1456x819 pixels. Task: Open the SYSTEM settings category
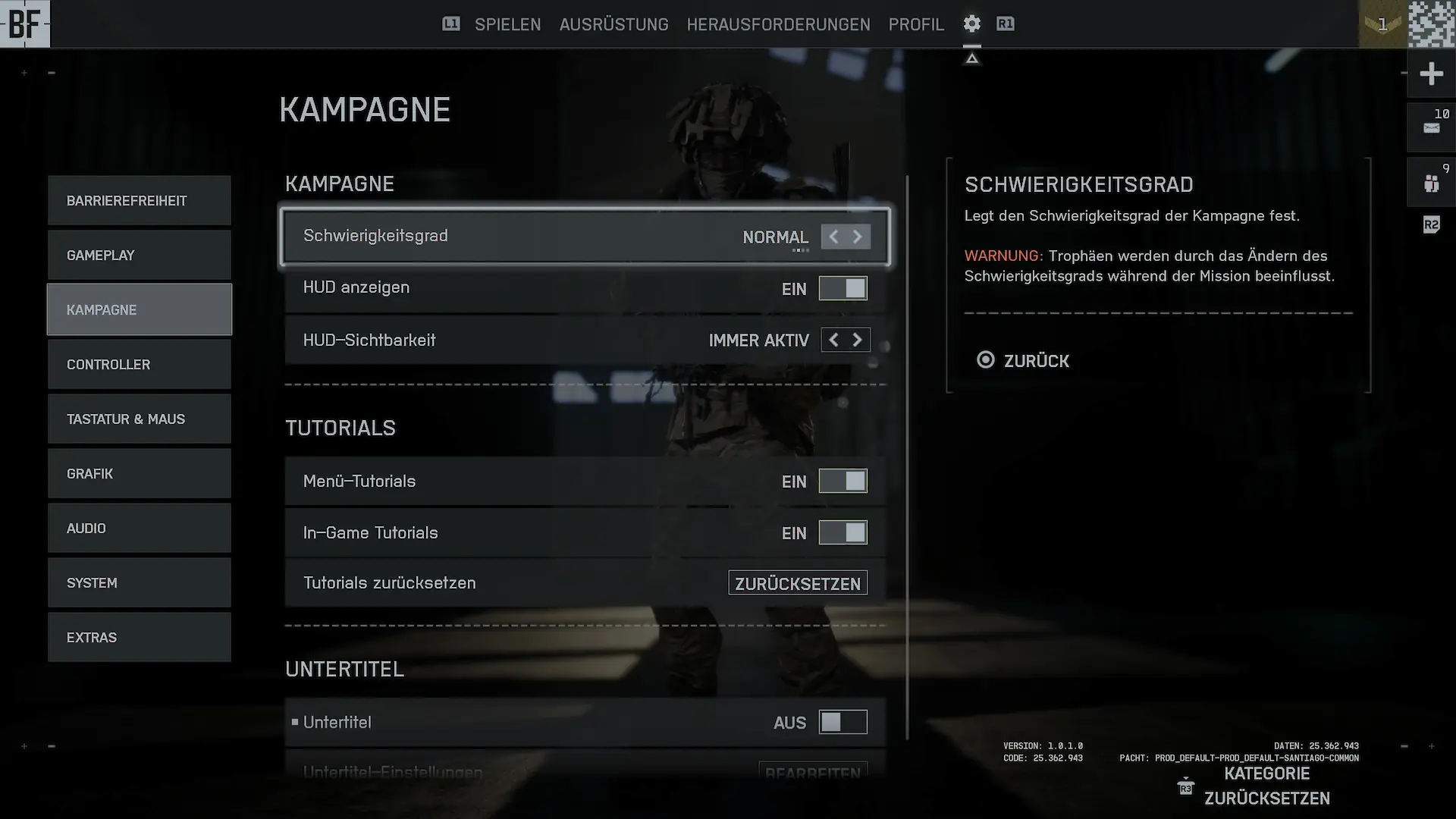140,583
